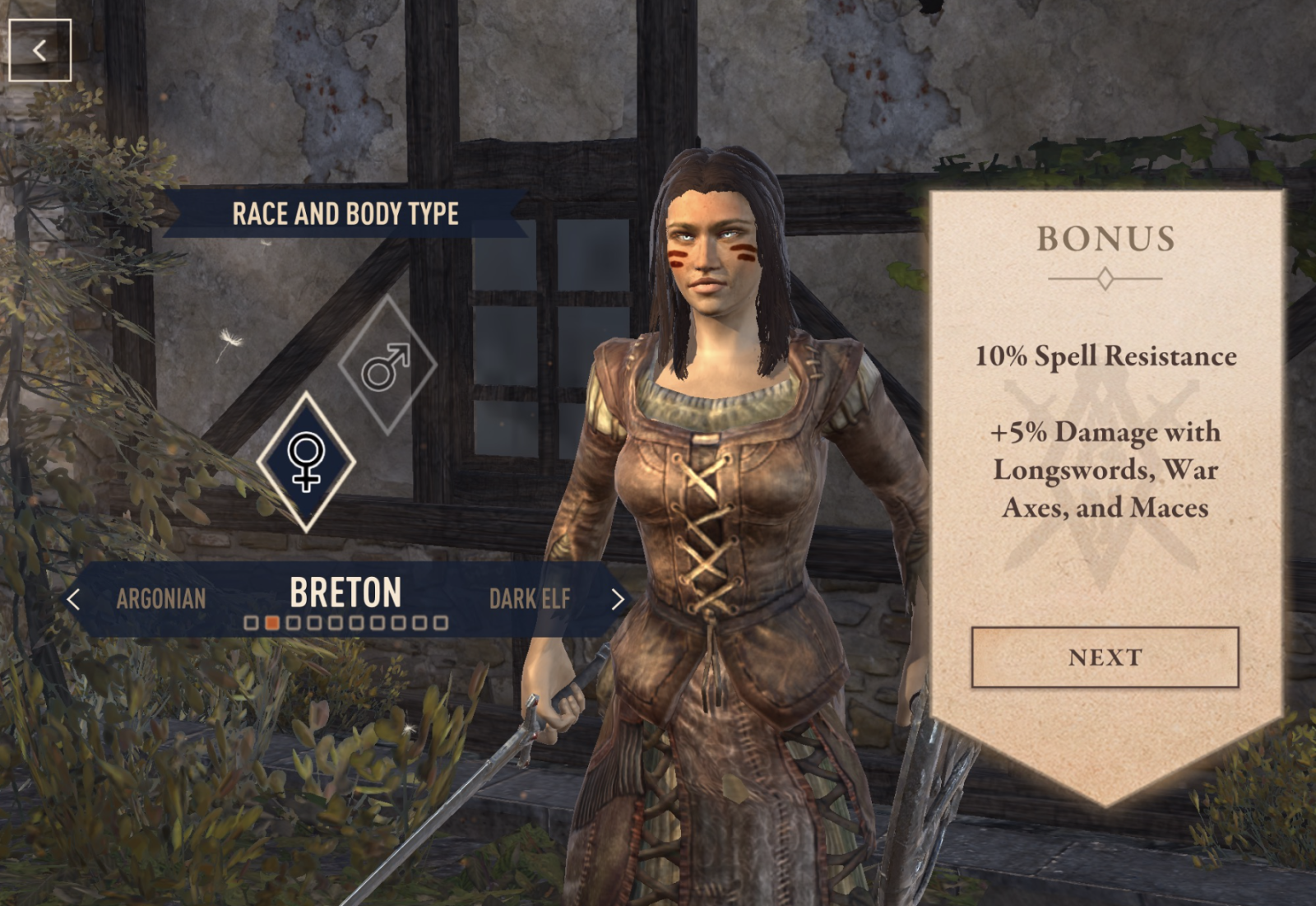
Task: Switch race to Argonian
Action: [161, 599]
